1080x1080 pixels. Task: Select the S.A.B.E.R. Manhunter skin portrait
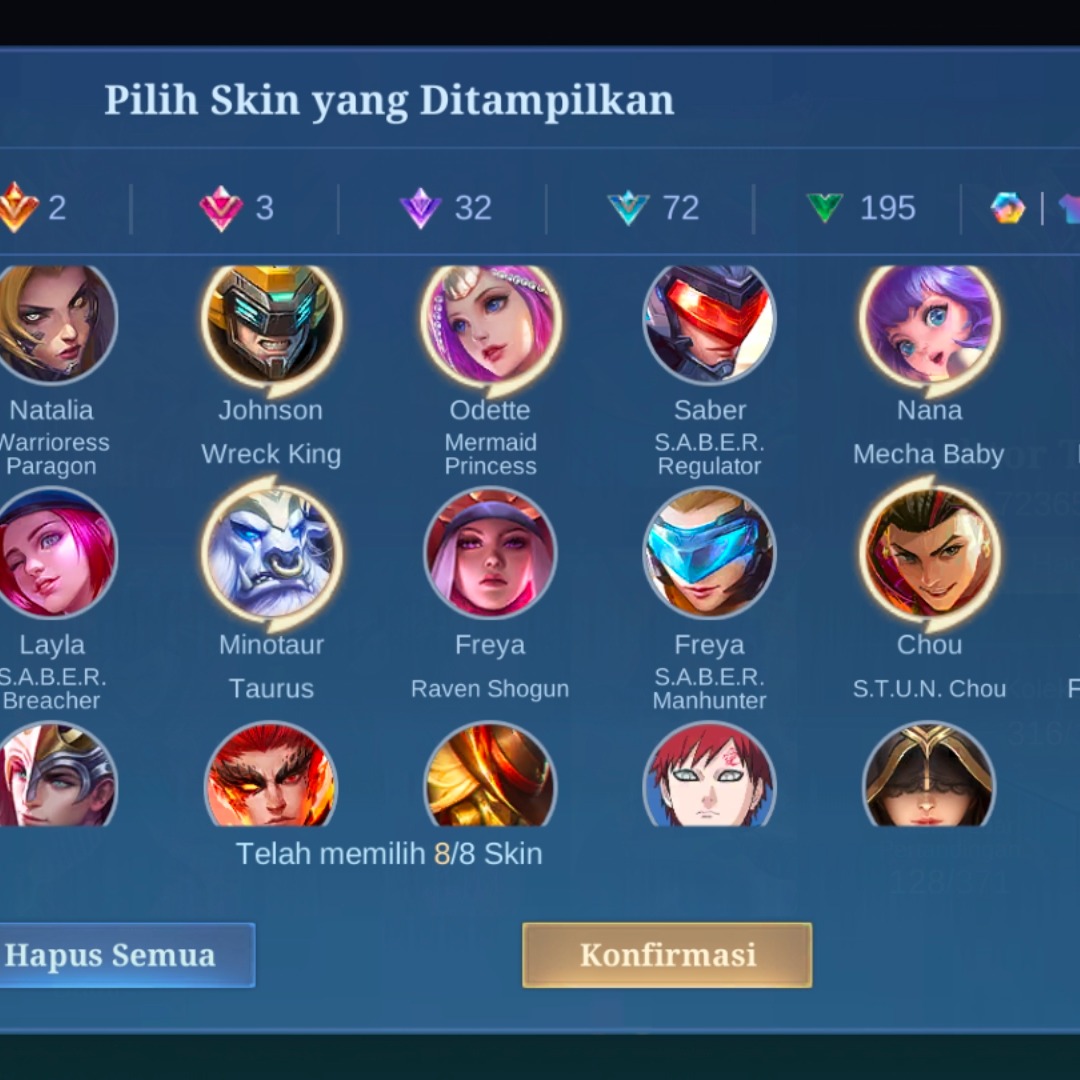click(709, 553)
